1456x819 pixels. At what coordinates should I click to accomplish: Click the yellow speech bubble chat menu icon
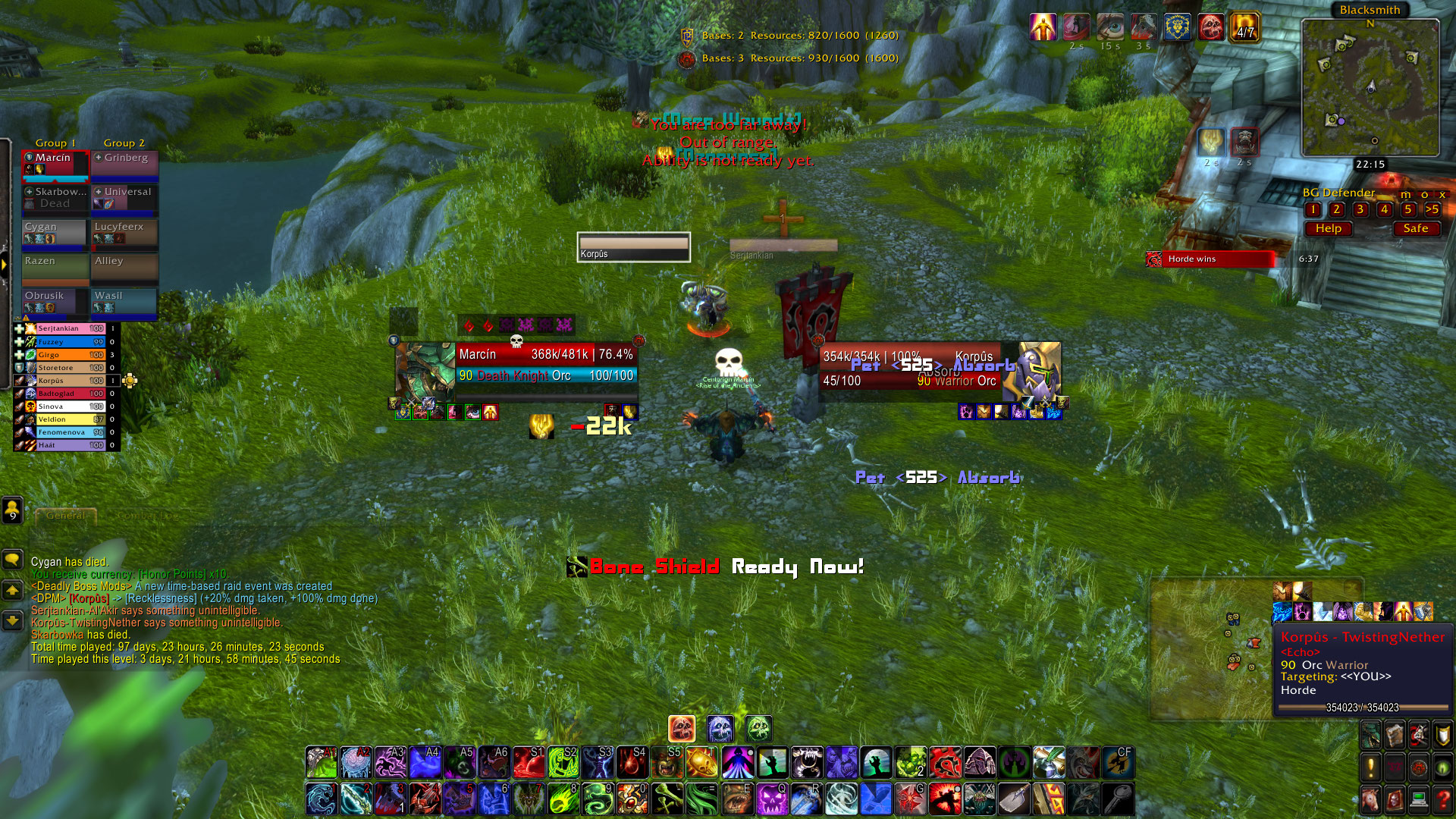12,560
